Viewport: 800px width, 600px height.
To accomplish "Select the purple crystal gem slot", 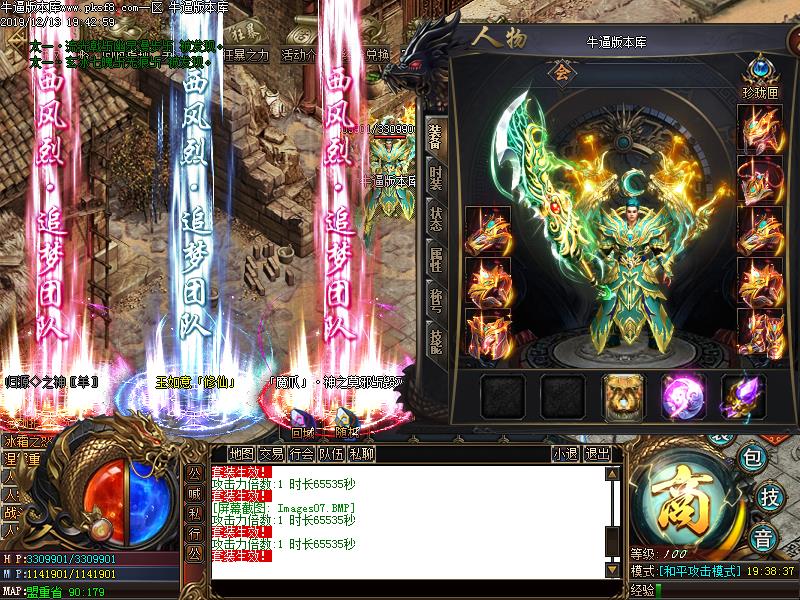I will click(x=741, y=396).
